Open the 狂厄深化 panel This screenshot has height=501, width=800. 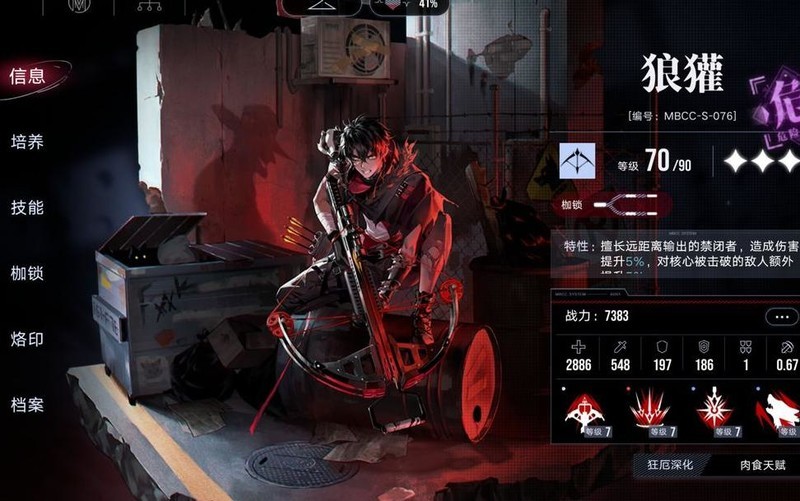pos(670,465)
